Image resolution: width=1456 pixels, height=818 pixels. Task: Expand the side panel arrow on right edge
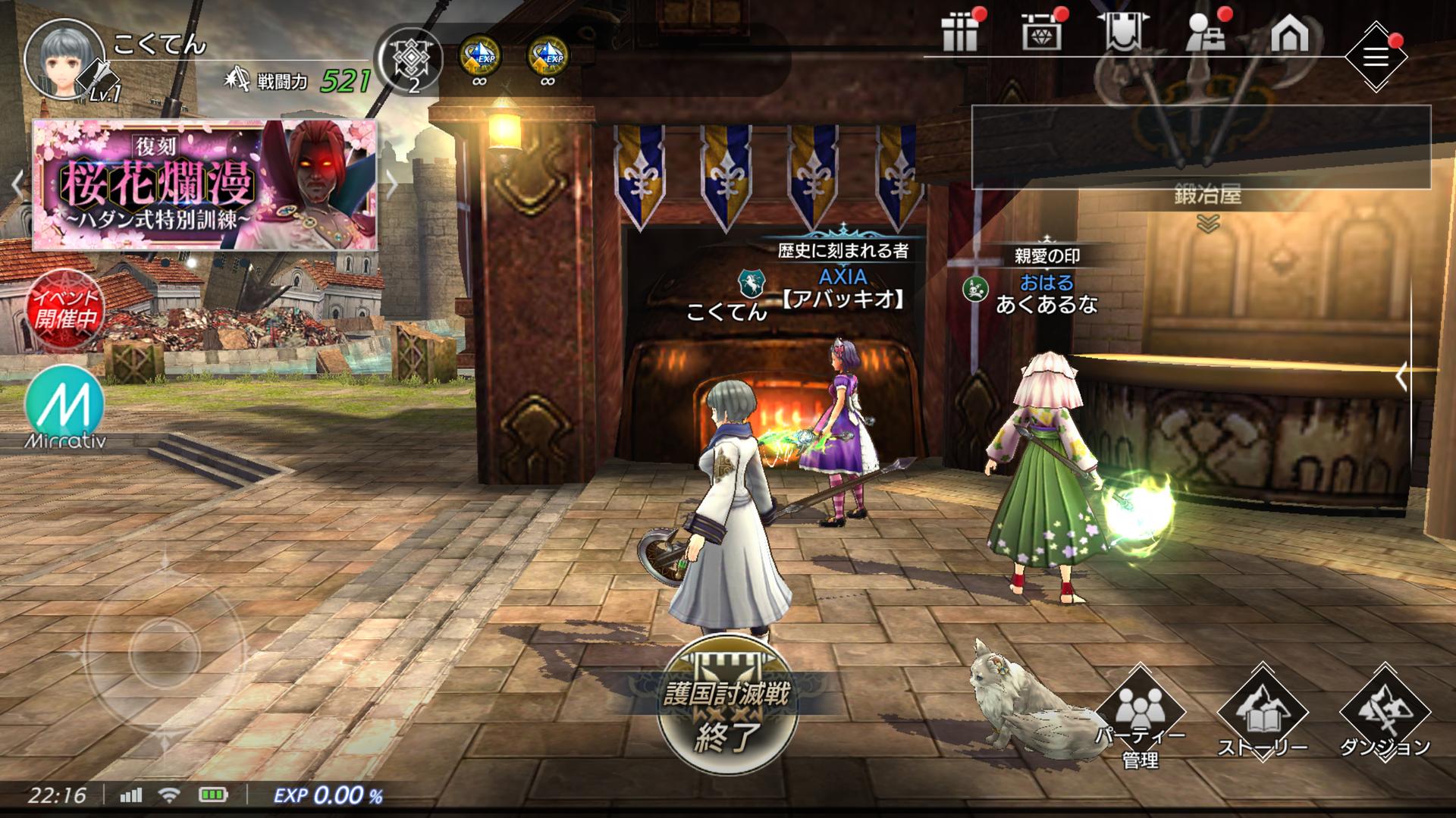pos(1401,376)
